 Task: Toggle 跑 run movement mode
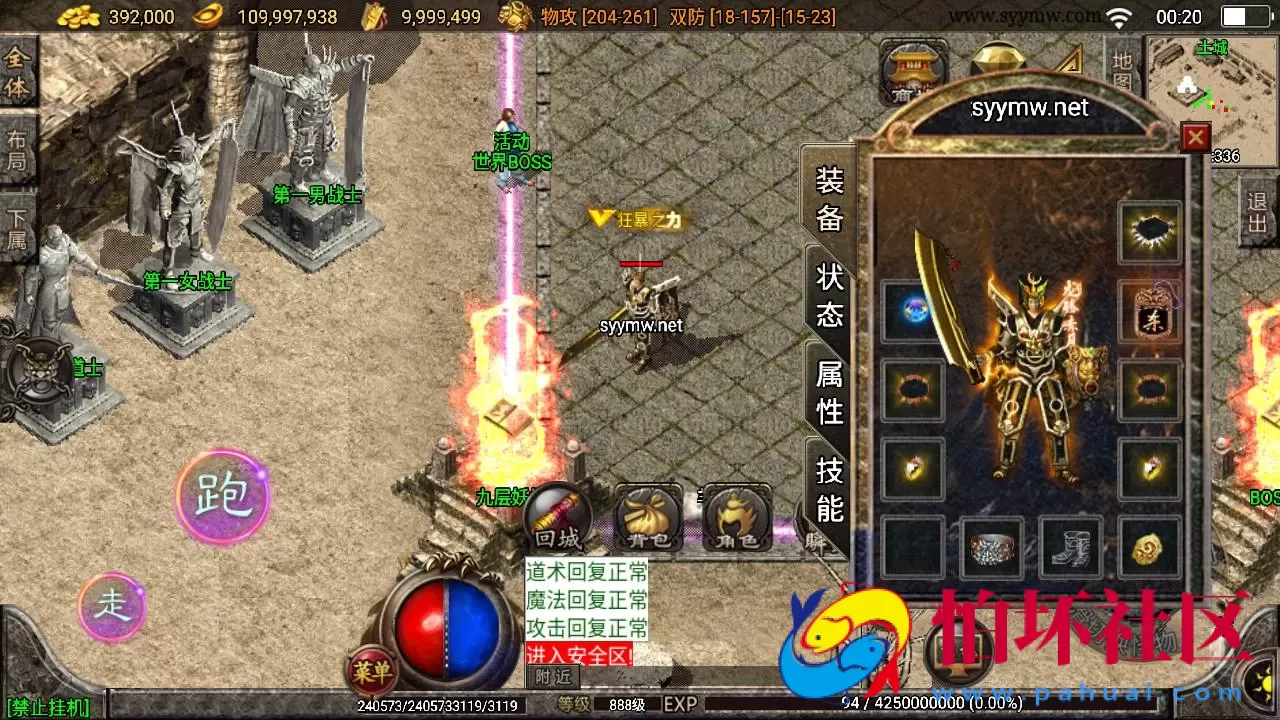[x=222, y=495]
